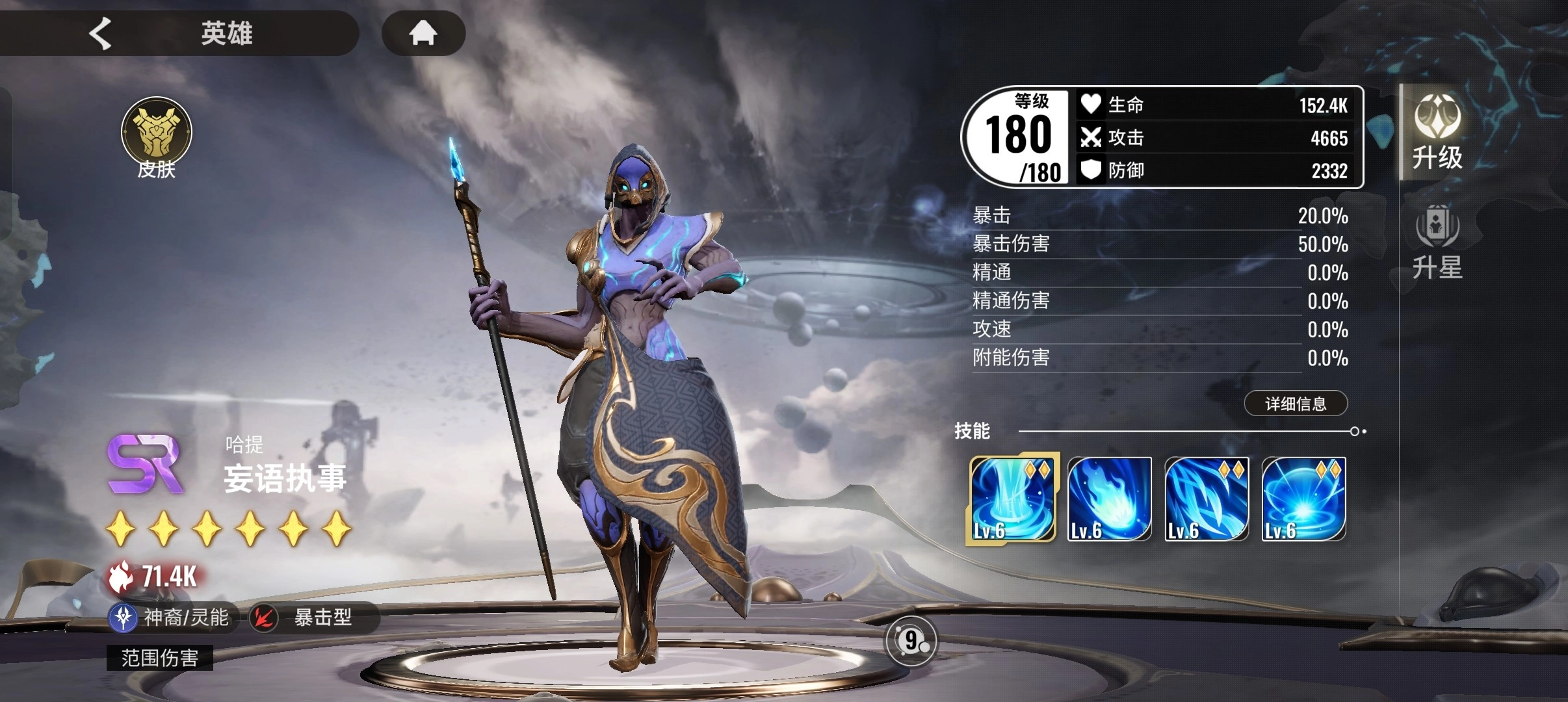The image size is (1568, 702).
Task: View the 神裔/灵能 faction tag
Action: pos(172,617)
